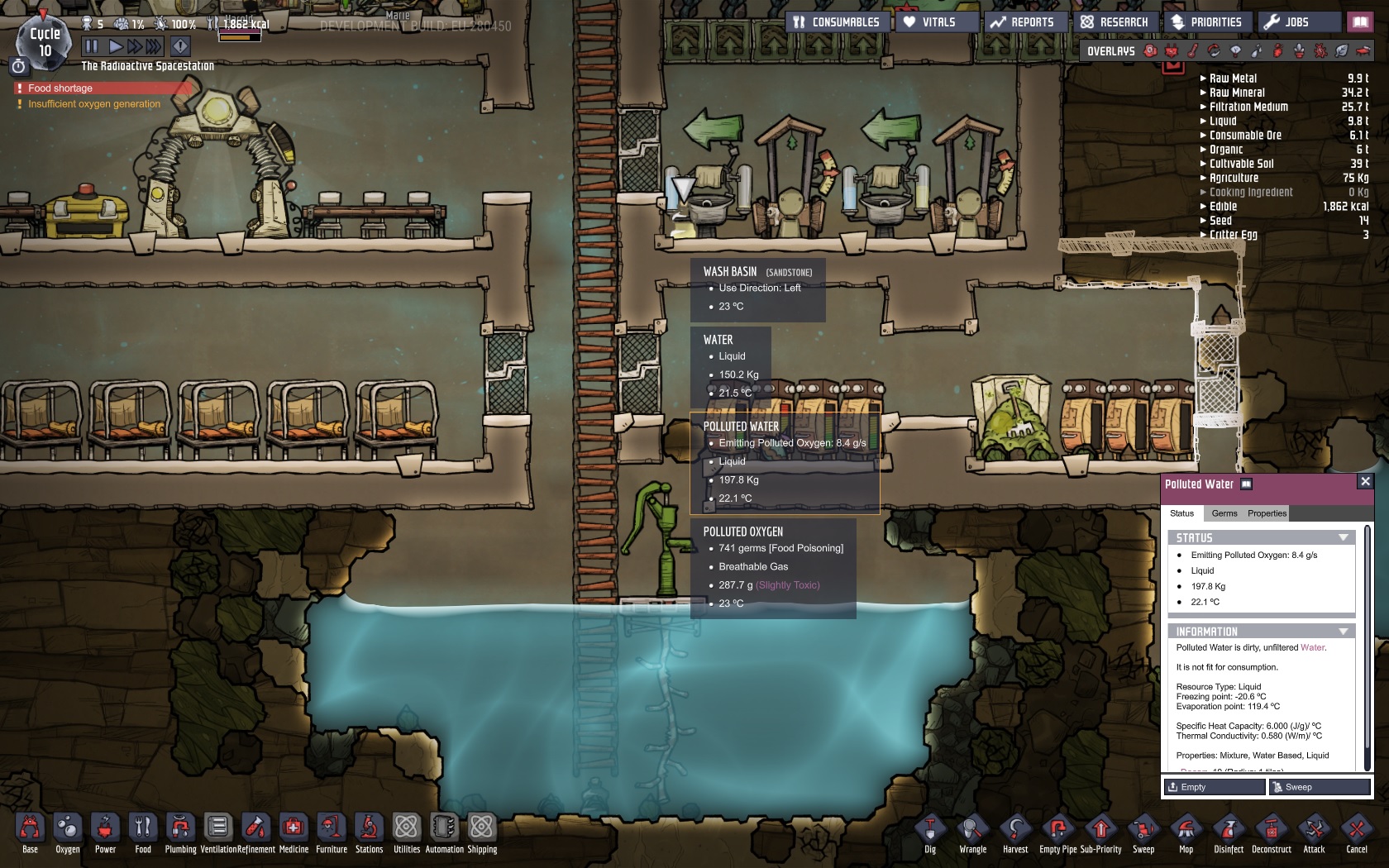Collapse the Status section header
Viewport: 1389px width, 868px height.
click(1343, 538)
